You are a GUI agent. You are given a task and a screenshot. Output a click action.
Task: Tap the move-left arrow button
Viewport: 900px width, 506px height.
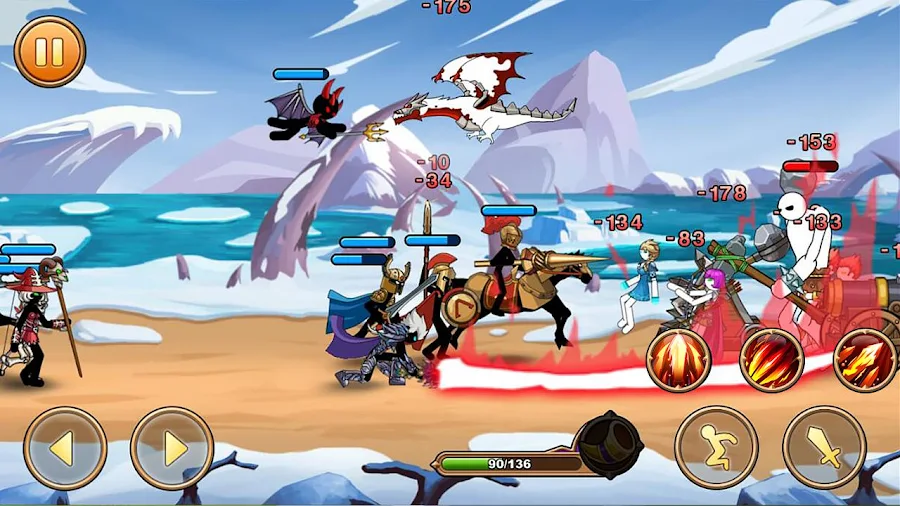(65, 448)
